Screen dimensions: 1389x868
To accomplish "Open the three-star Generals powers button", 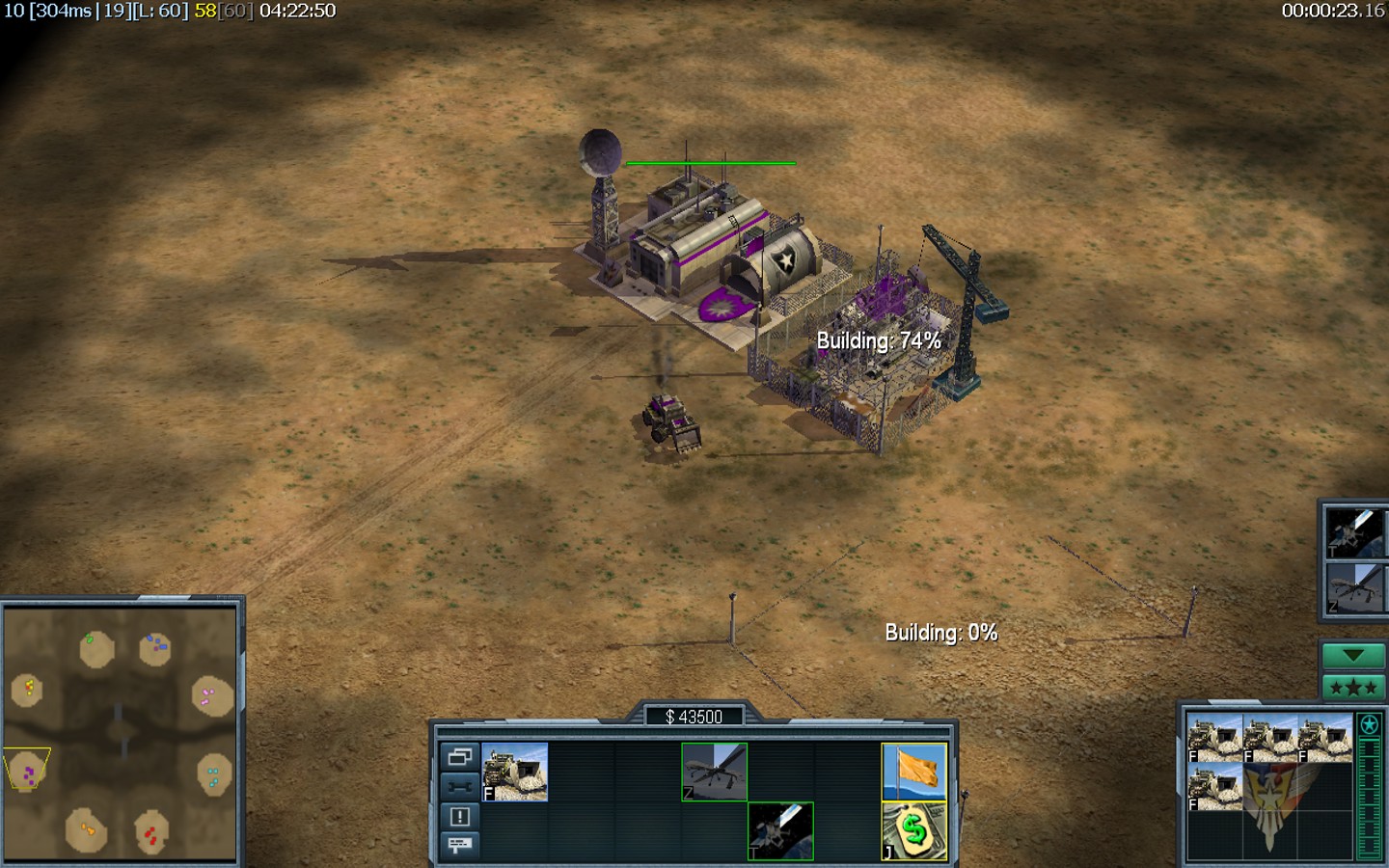I will (x=1352, y=688).
